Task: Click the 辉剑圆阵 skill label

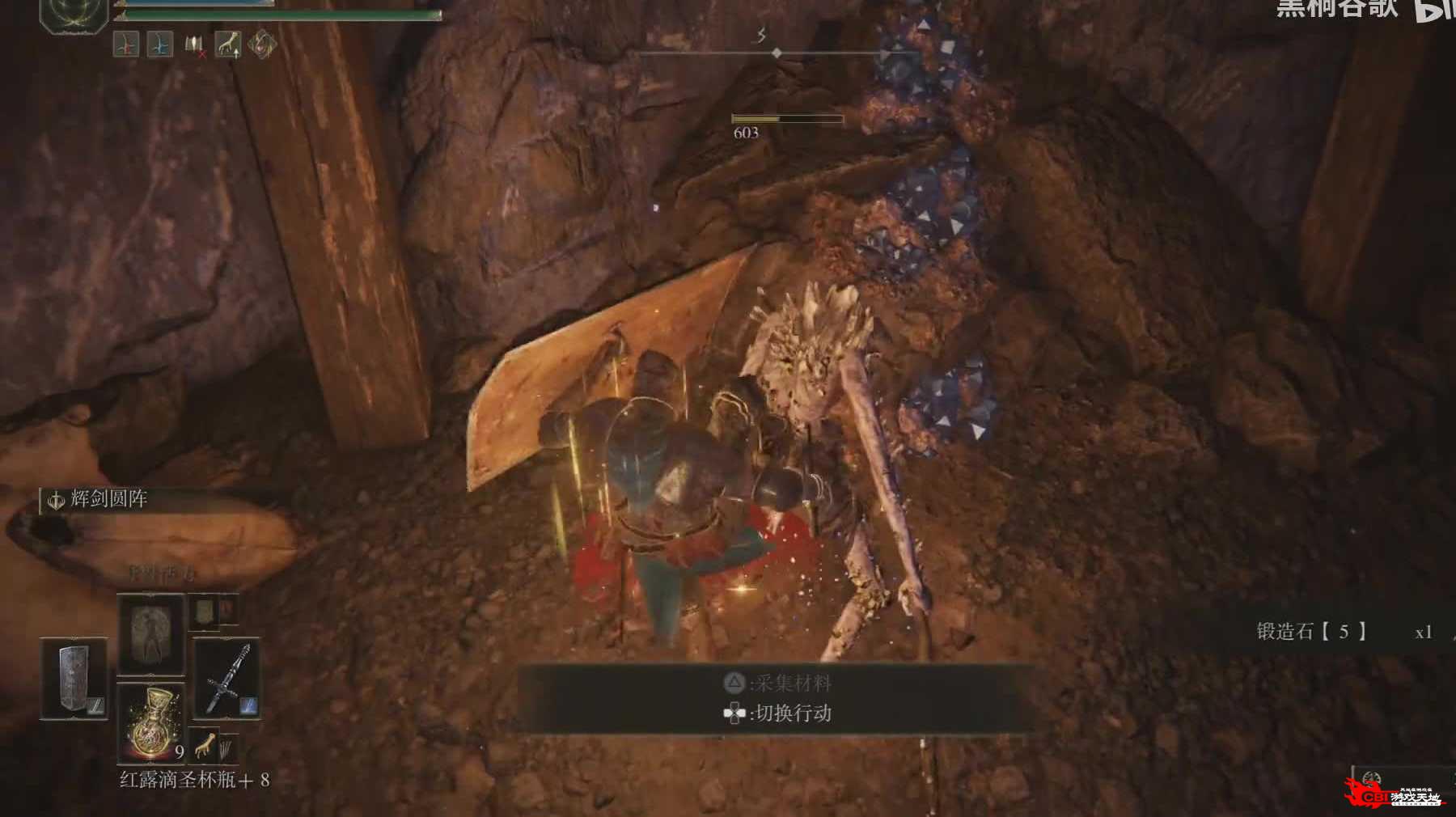Action: pyautogui.click(x=108, y=499)
